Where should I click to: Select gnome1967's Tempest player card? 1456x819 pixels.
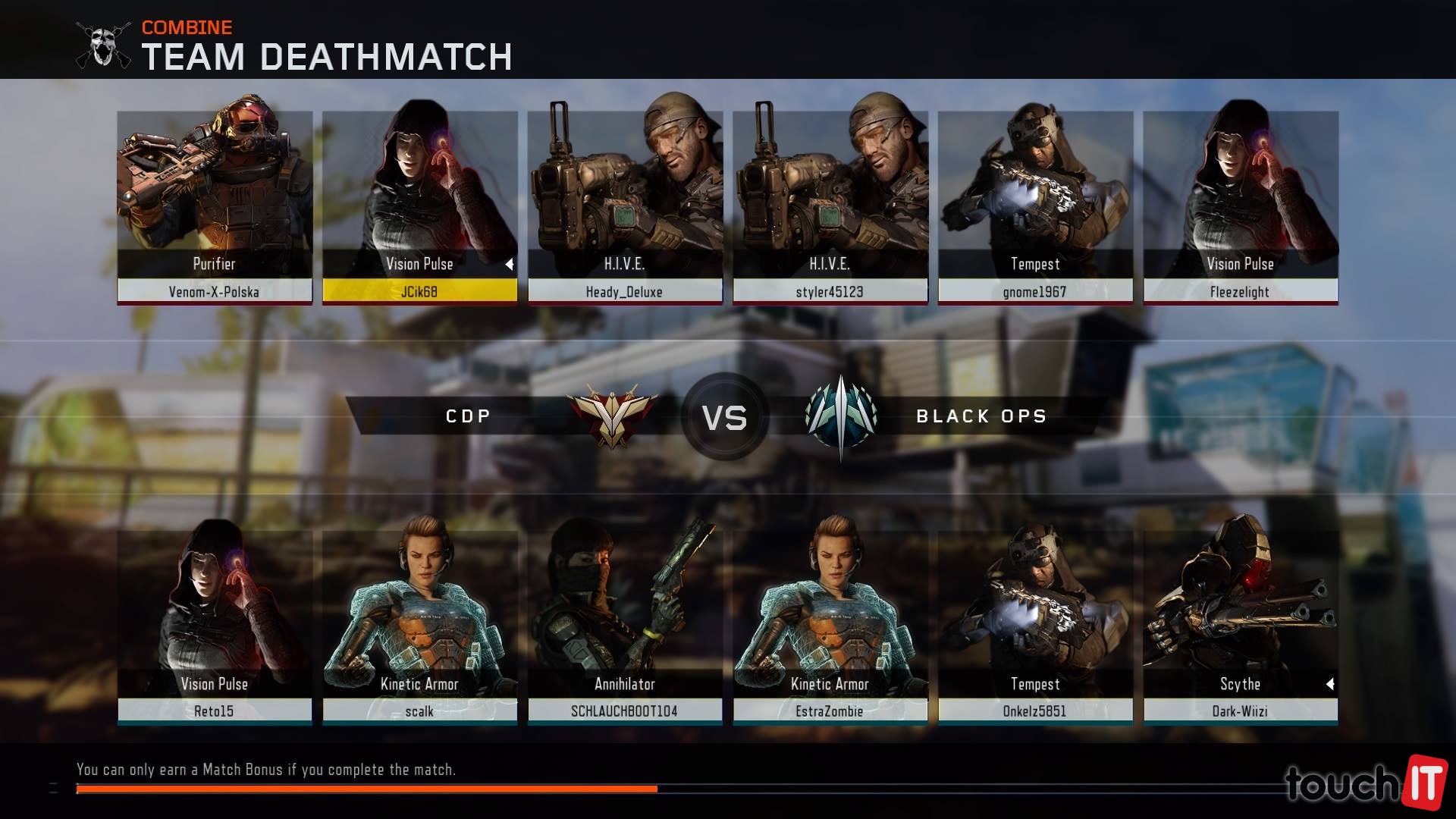click(x=1035, y=206)
